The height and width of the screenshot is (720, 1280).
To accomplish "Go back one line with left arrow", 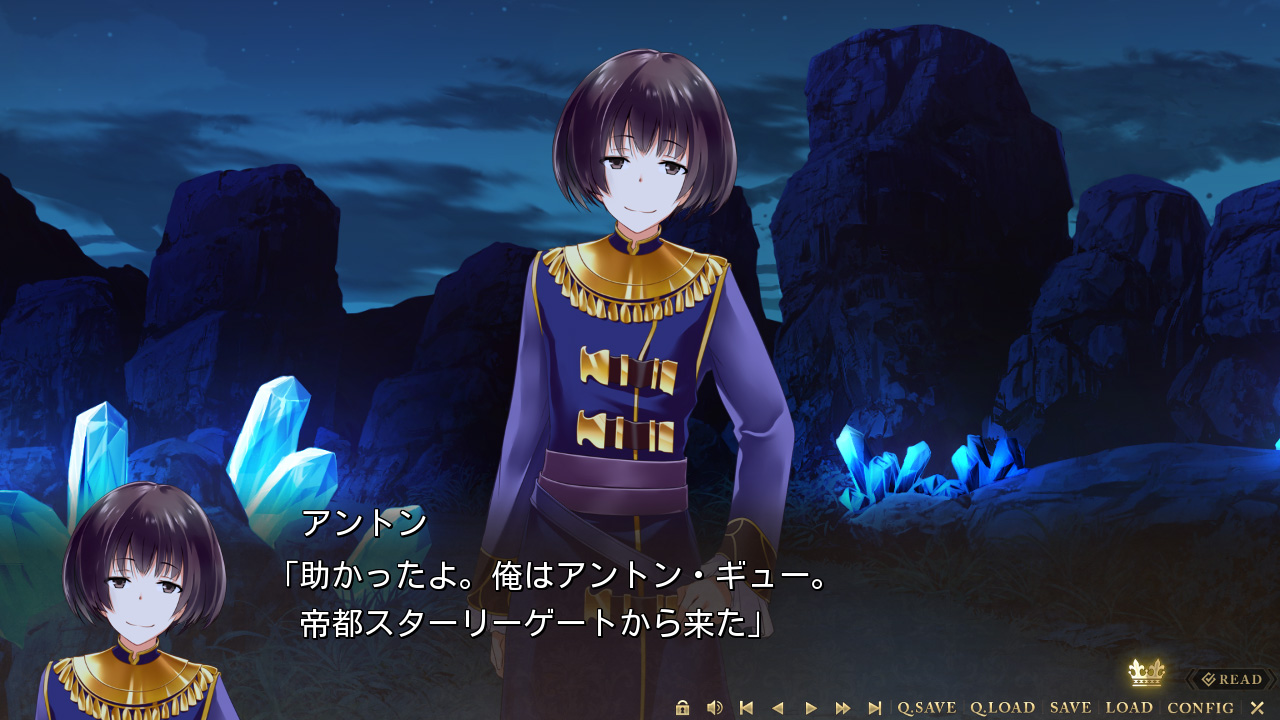I will (x=778, y=708).
